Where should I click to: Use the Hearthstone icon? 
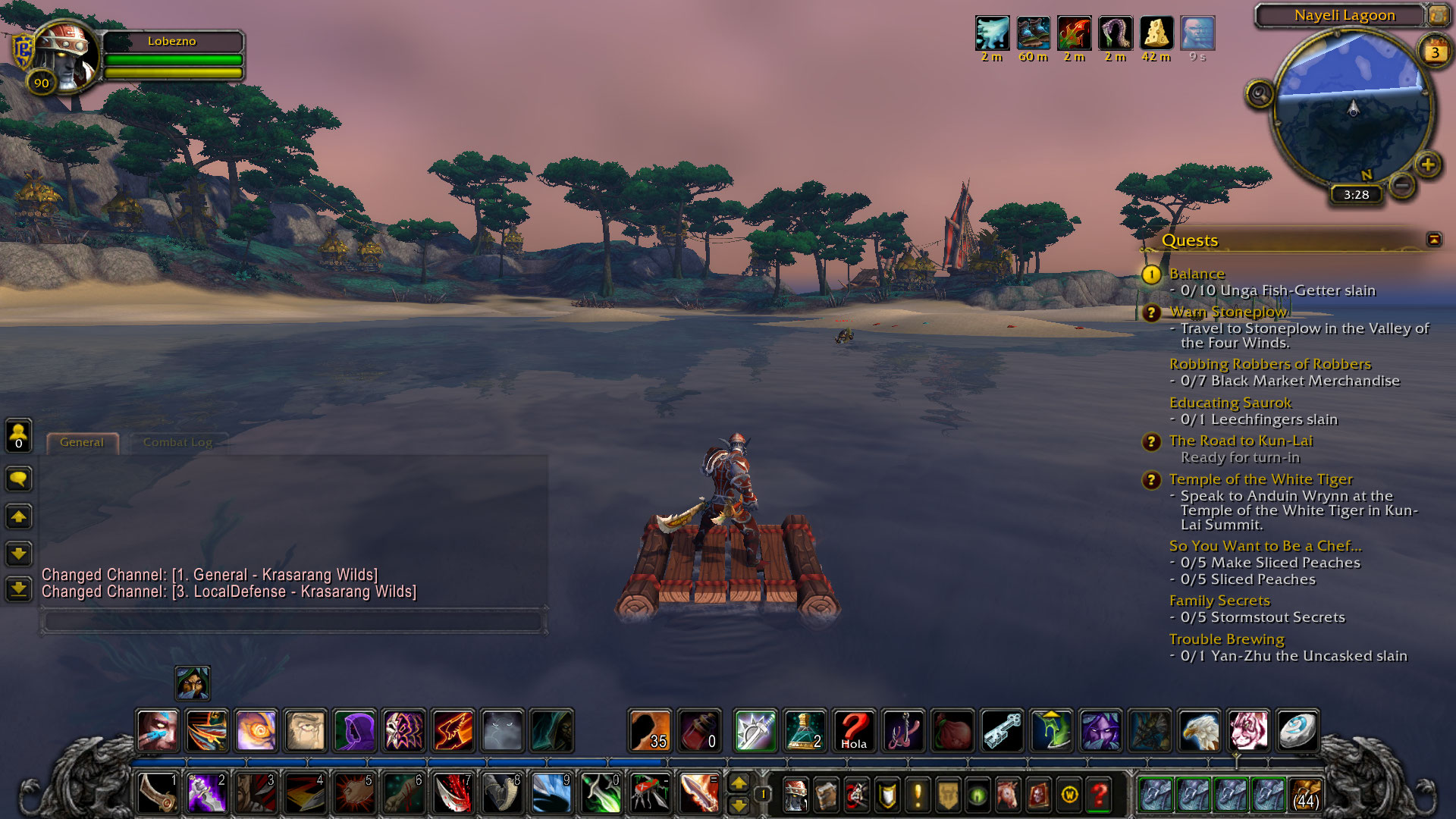(1298, 730)
